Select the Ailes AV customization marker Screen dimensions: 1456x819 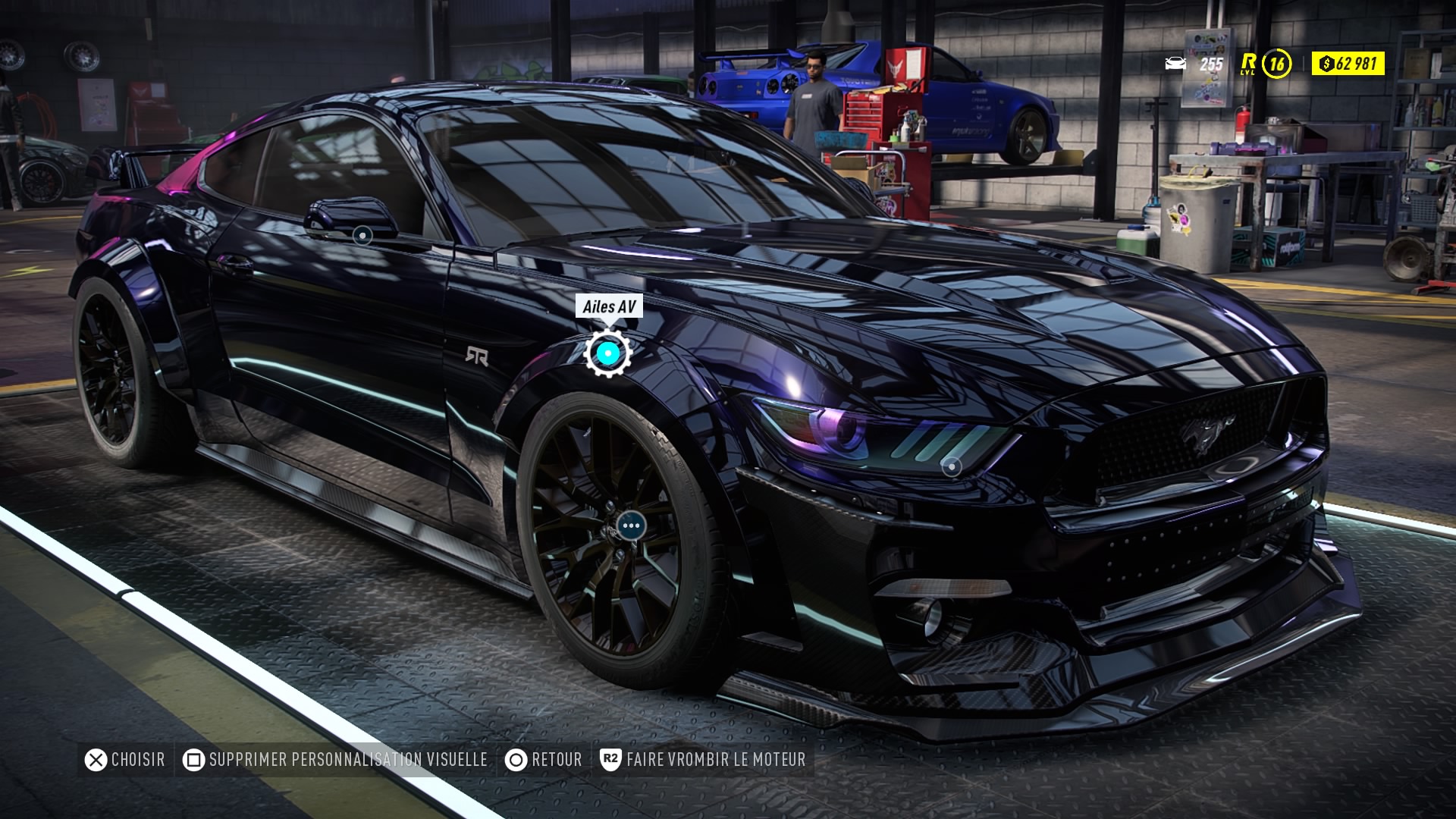click(x=607, y=353)
